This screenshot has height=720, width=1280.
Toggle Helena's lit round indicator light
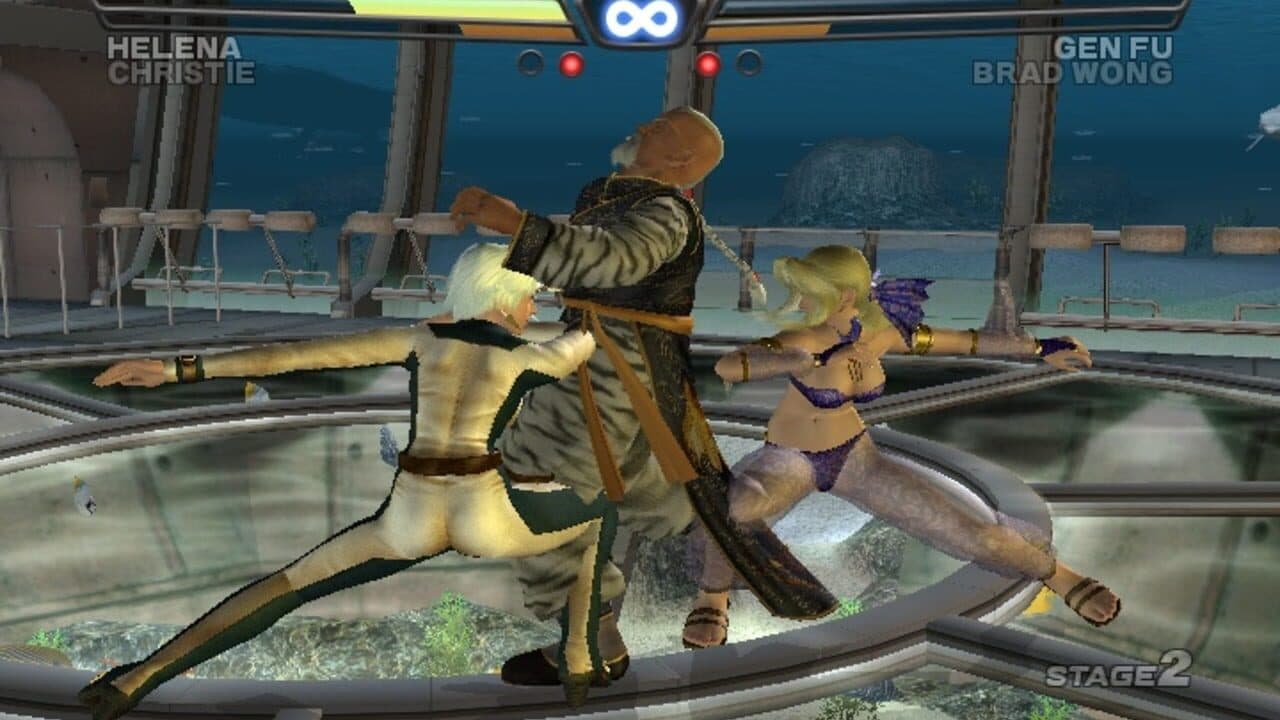pyautogui.click(x=570, y=63)
